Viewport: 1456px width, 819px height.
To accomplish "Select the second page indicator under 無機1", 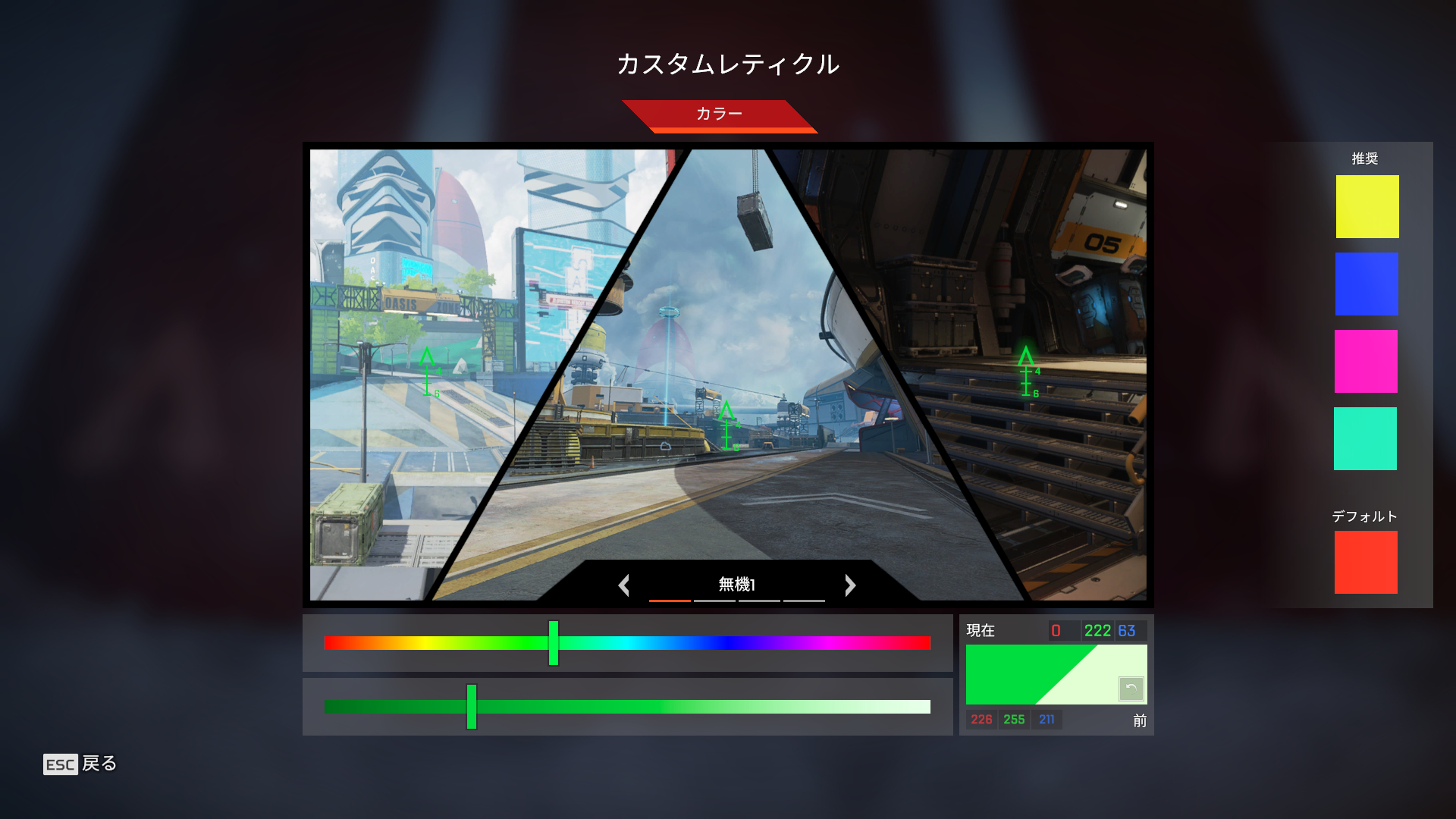I will pyautogui.click(x=715, y=601).
